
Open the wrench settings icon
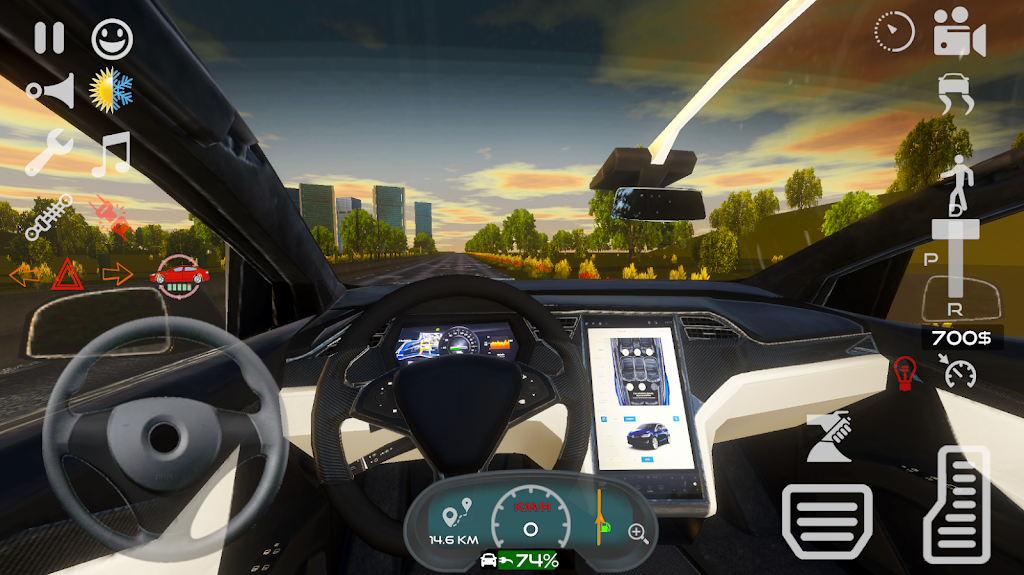click(x=49, y=153)
